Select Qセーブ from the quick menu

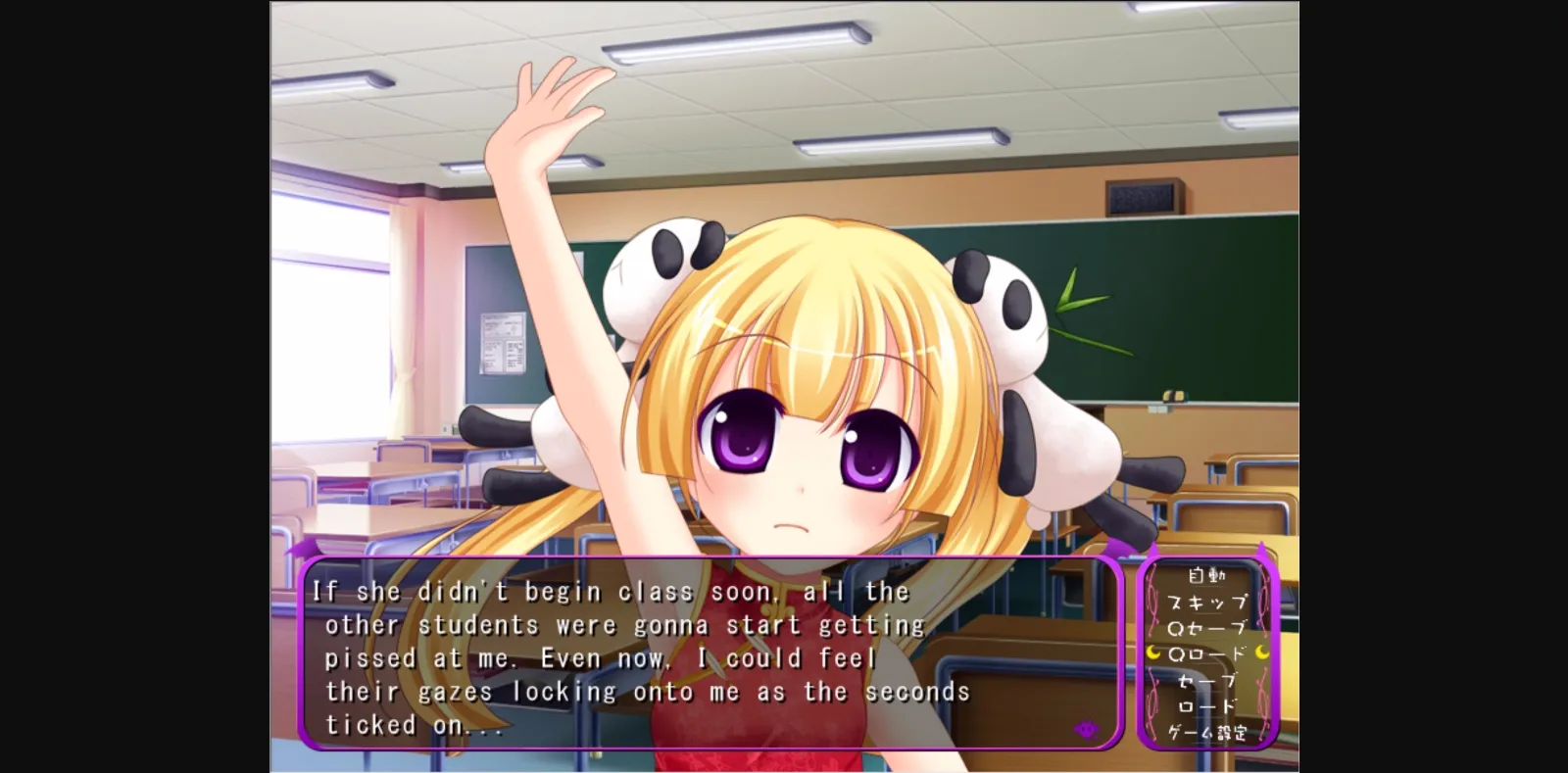1206,627
